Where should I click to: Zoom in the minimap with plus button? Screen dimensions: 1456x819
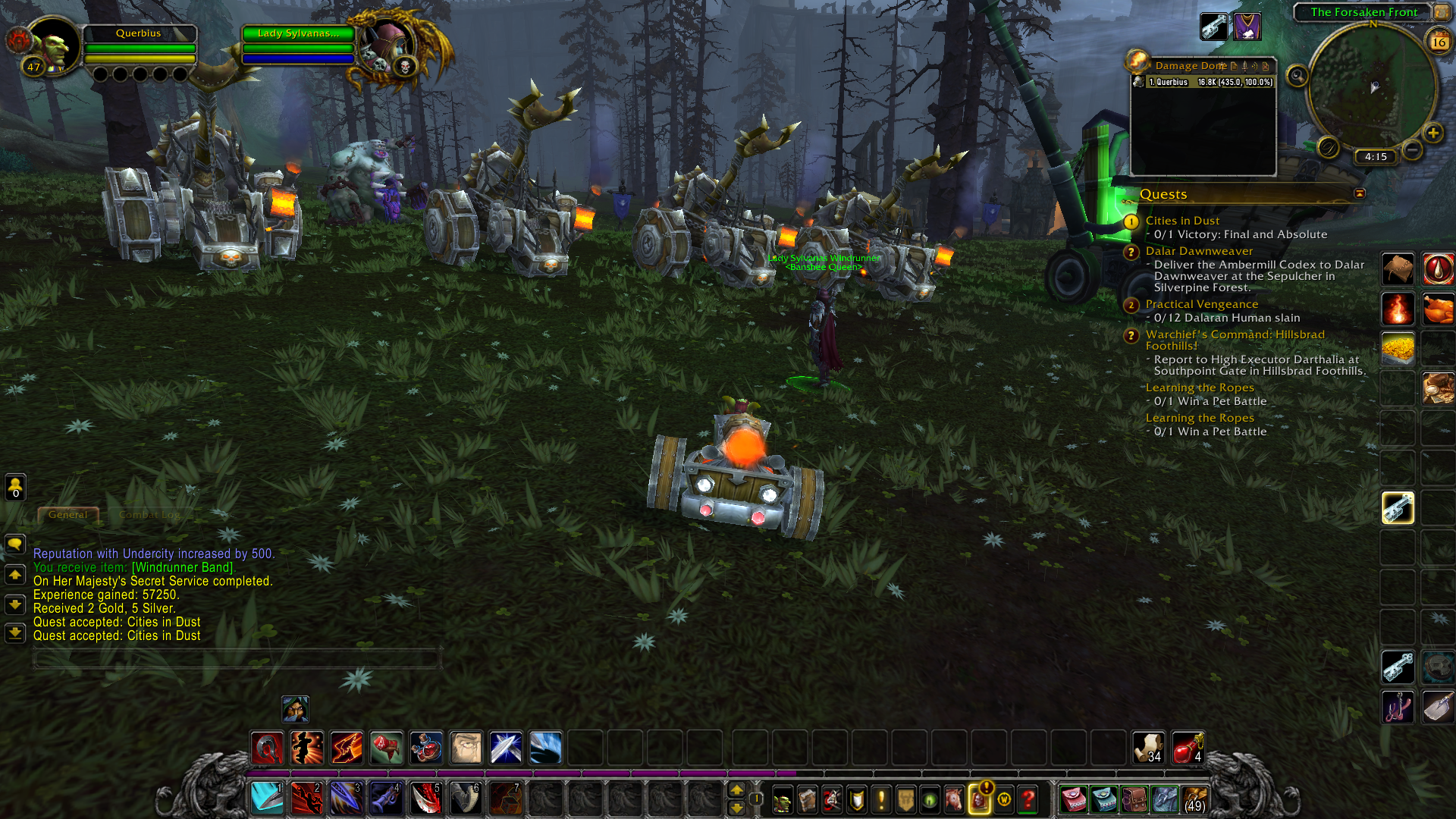[1432, 133]
